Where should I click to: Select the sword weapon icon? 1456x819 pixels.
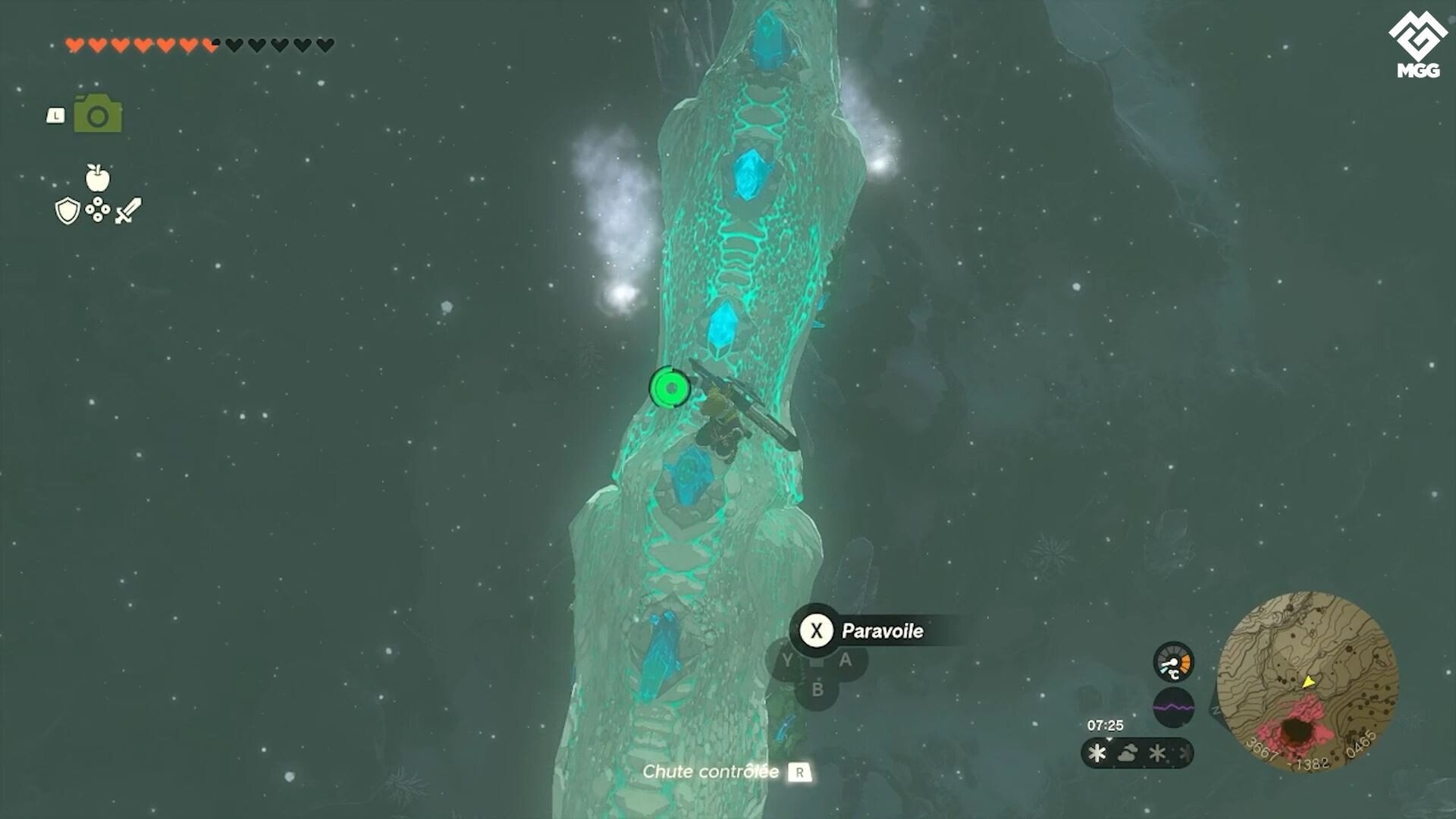point(128,211)
